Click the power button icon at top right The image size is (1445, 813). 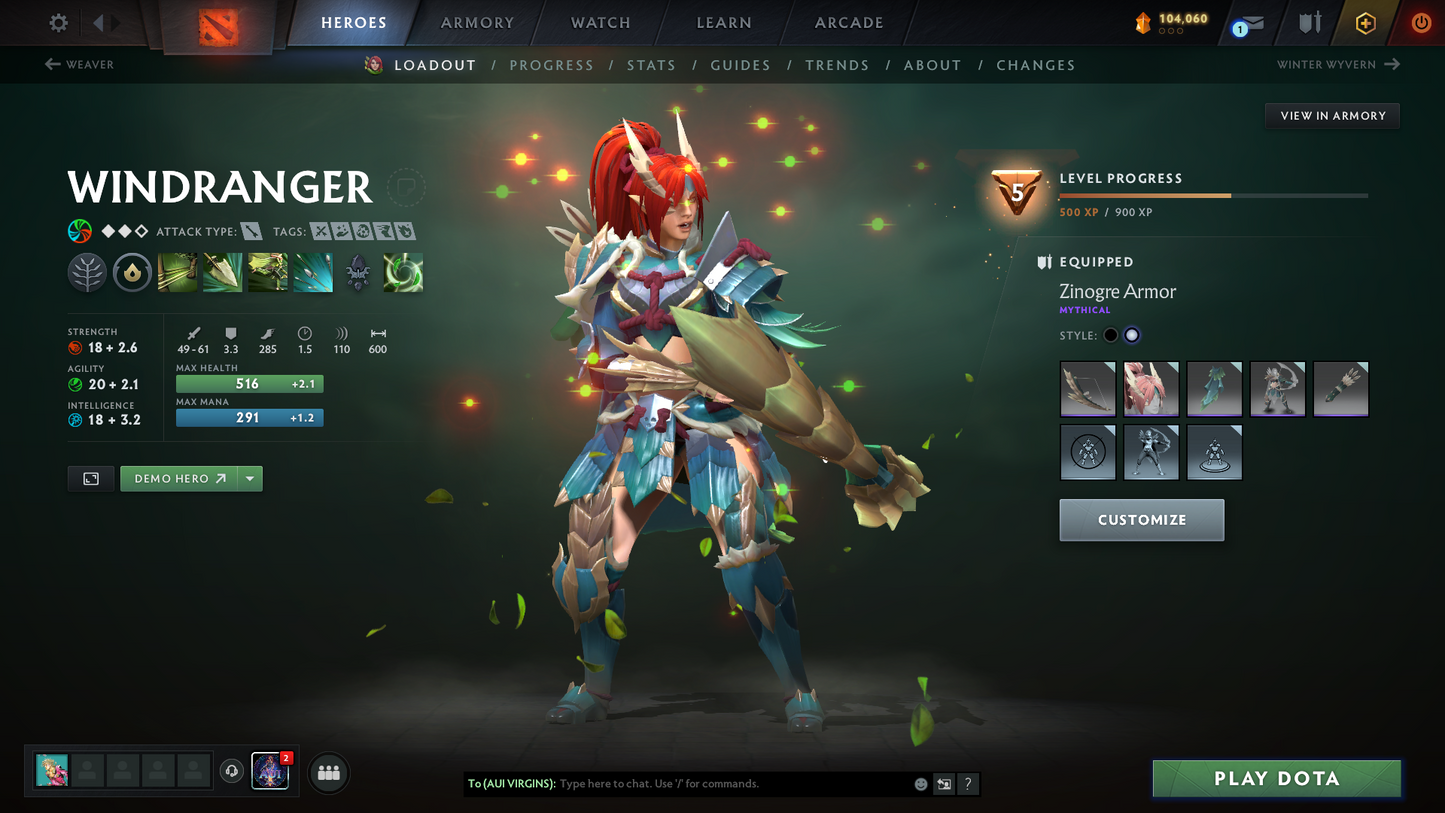pyautogui.click(x=1421, y=22)
